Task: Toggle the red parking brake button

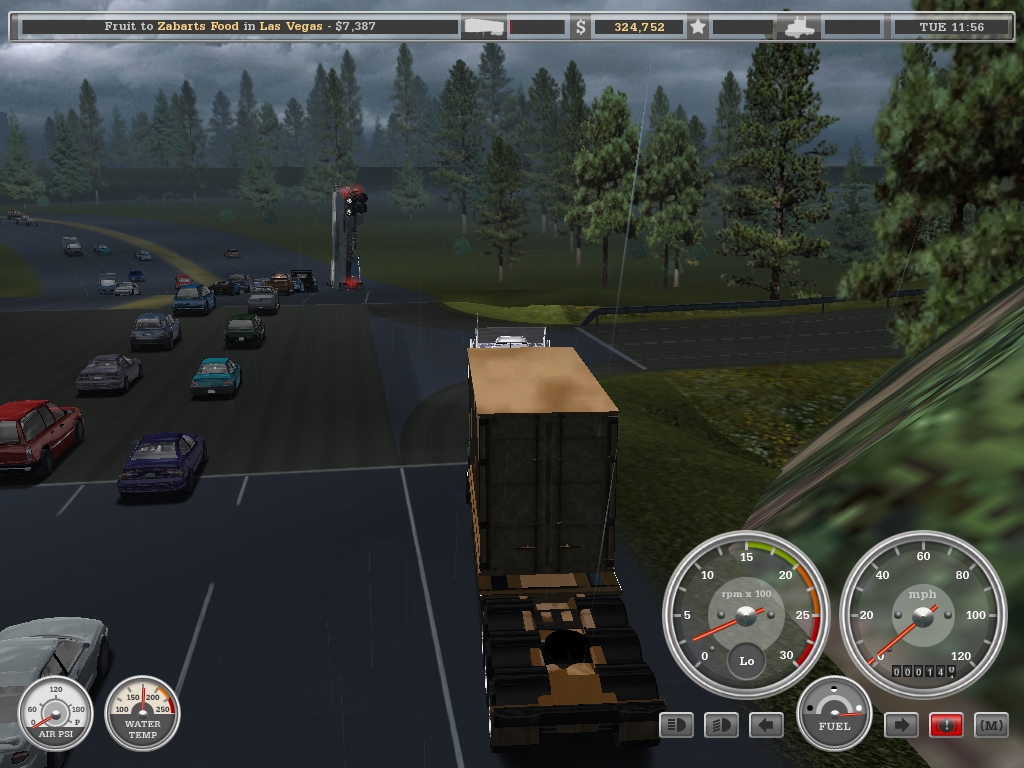Action: pyautogui.click(x=946, y=725)
